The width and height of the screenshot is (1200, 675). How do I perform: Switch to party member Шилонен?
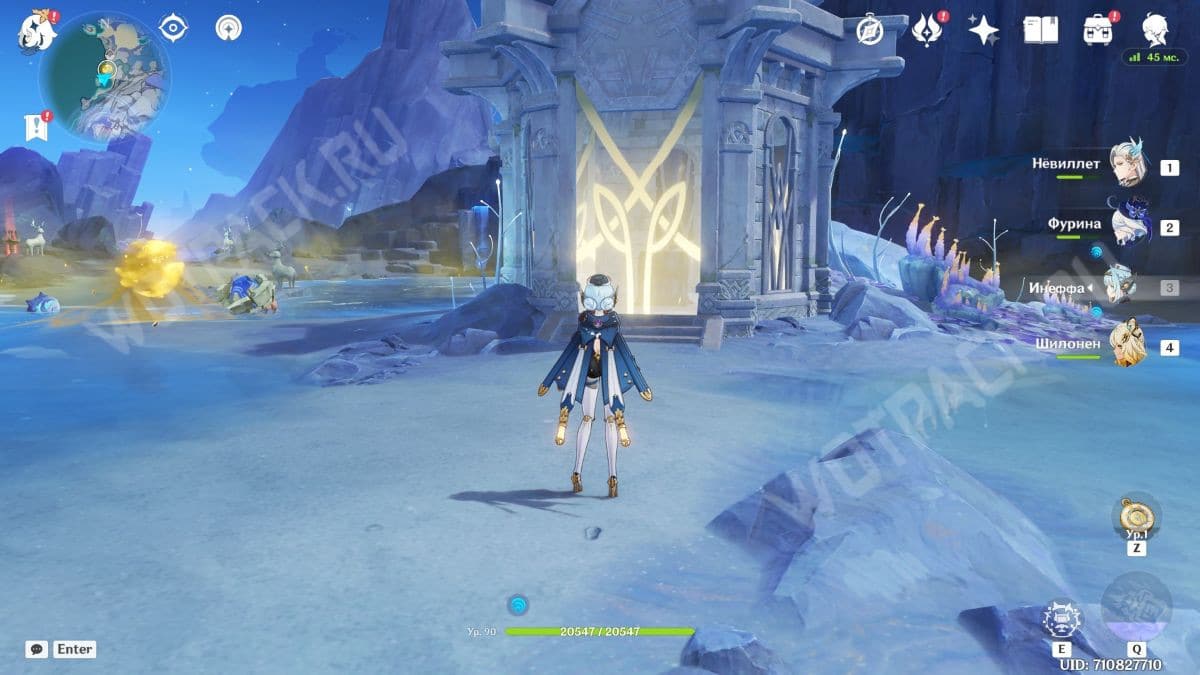(1130, 346)
